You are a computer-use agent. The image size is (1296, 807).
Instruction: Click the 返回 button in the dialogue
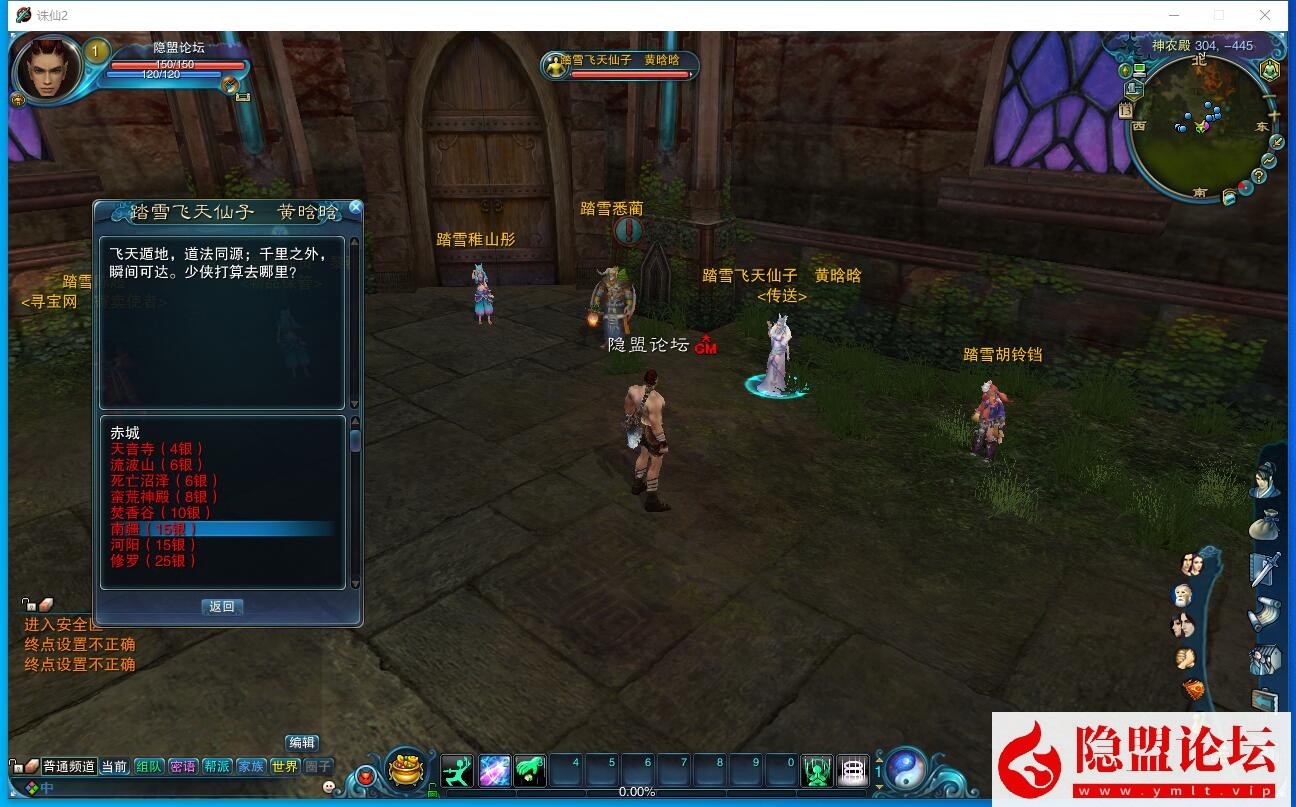[x=221, y=607]
